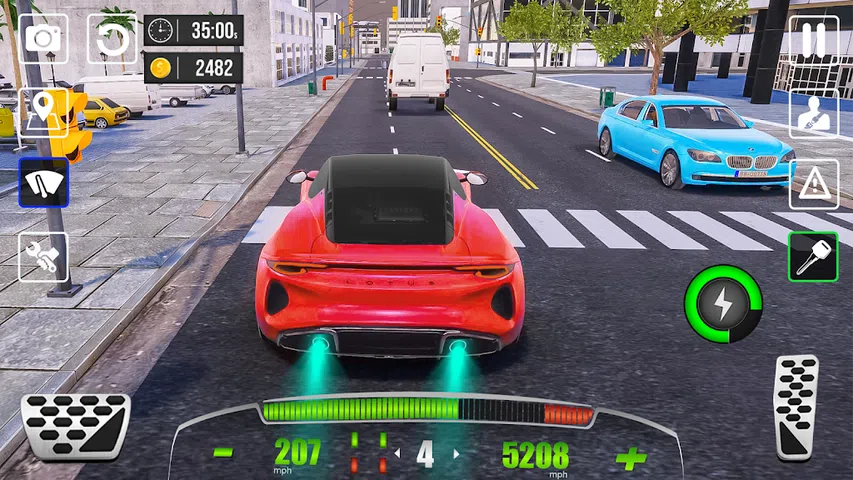Toggle the windshield wipers

[43, 182]
